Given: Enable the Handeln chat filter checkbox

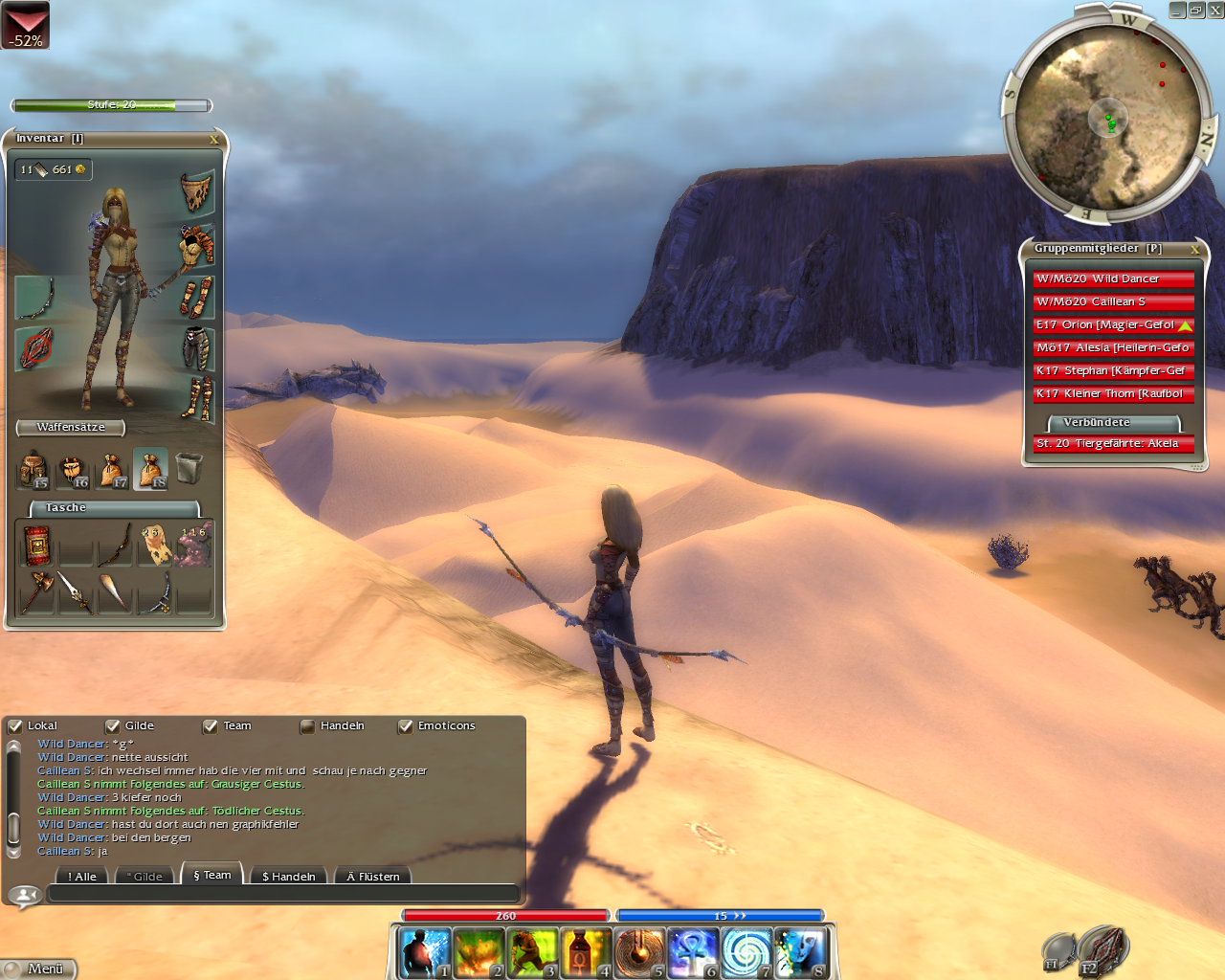Looking at the screenshot, I should (307, 726).
